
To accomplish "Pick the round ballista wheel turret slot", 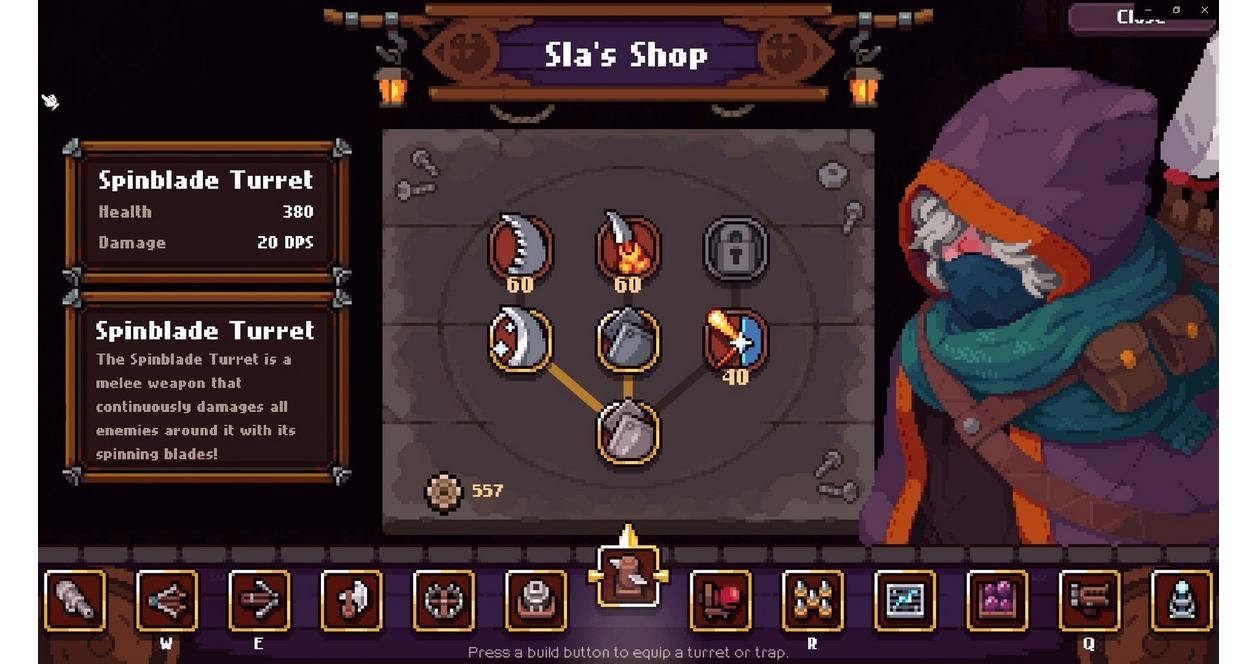I will tap(443, 601).
